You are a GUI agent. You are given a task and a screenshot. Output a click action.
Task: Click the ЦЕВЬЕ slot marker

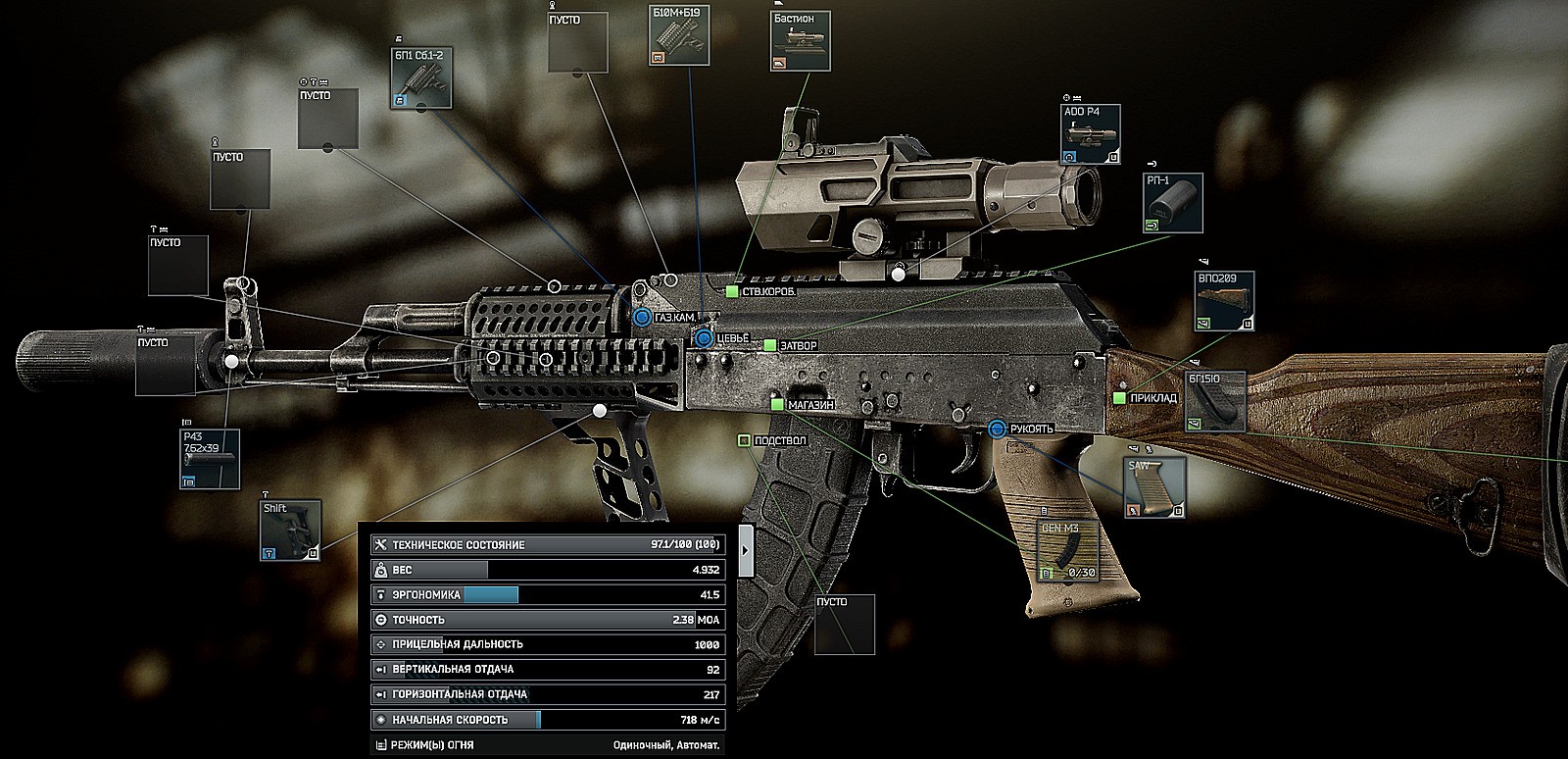point(704,338)
